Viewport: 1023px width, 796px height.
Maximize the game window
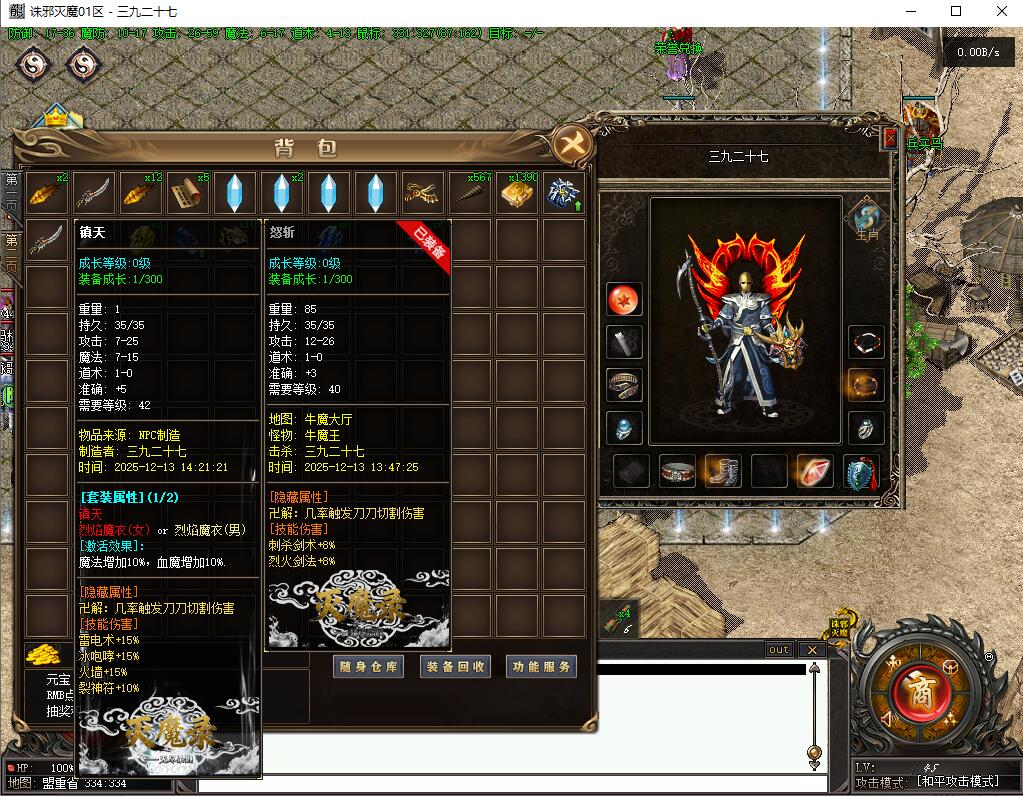click(x=956, y=11)
